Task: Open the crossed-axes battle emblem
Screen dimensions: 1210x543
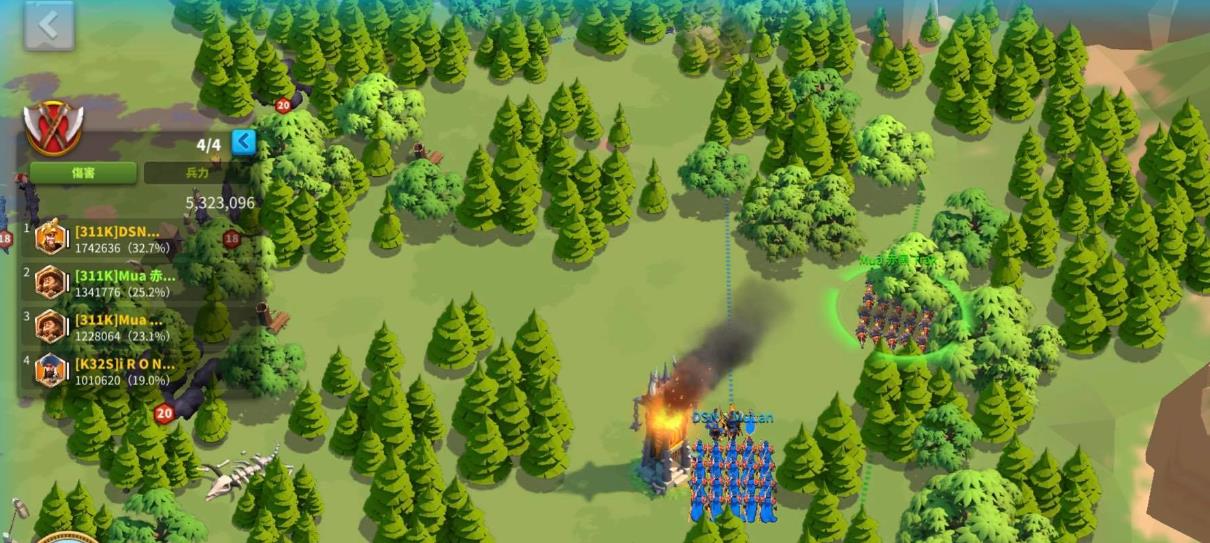Action: tap(53, 128)
